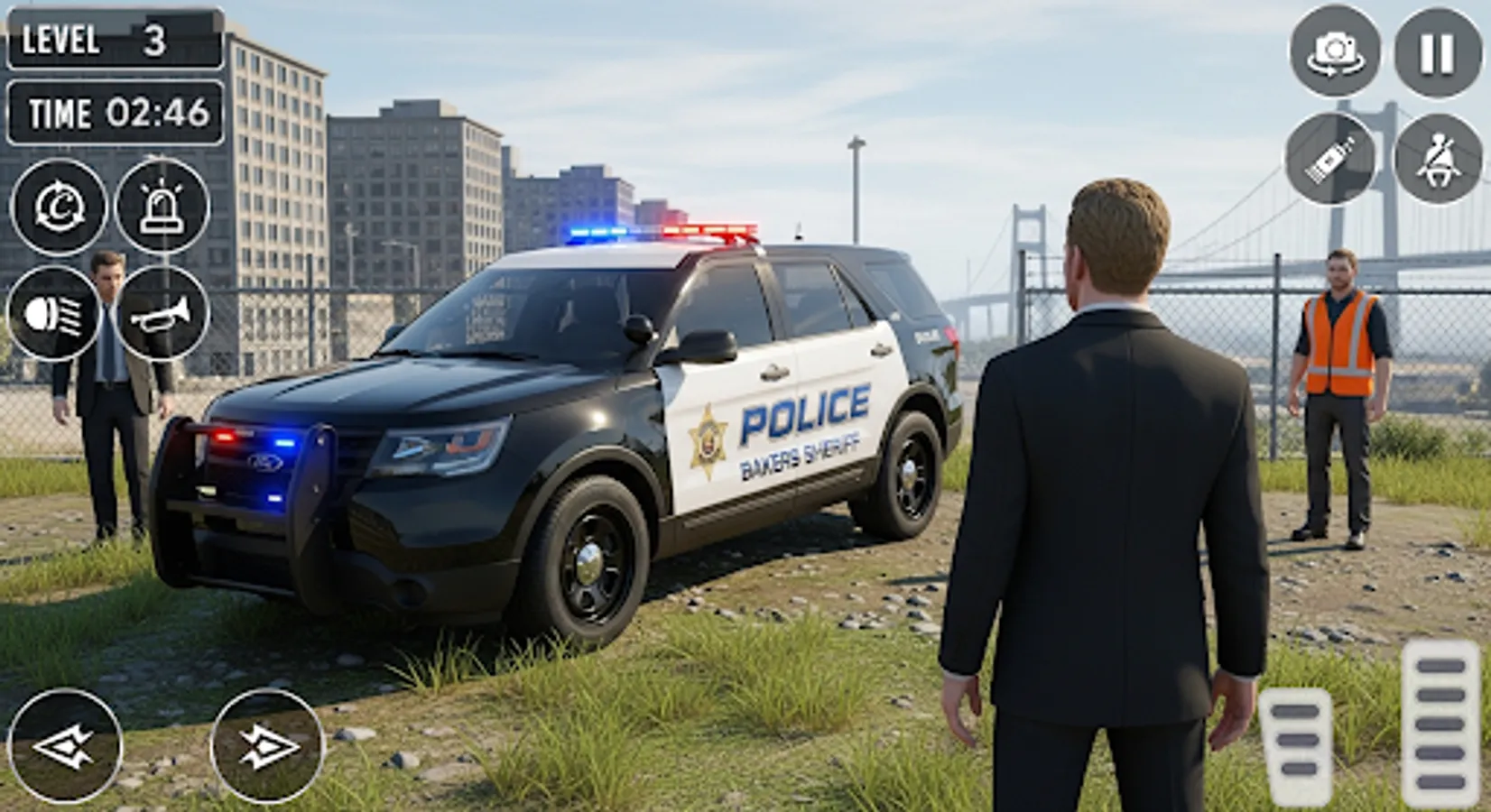The image size is (1491, 812).
Task: Toggle the siren lights
Action: (x=159, y=210)
